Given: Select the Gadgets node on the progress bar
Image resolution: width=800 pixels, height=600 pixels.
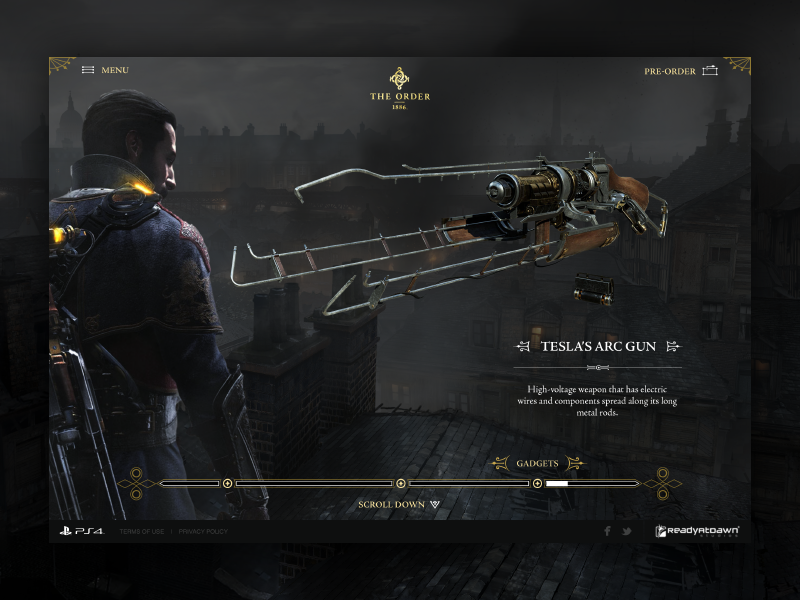Looking at the screenshot, I should (x=537, y=483).
